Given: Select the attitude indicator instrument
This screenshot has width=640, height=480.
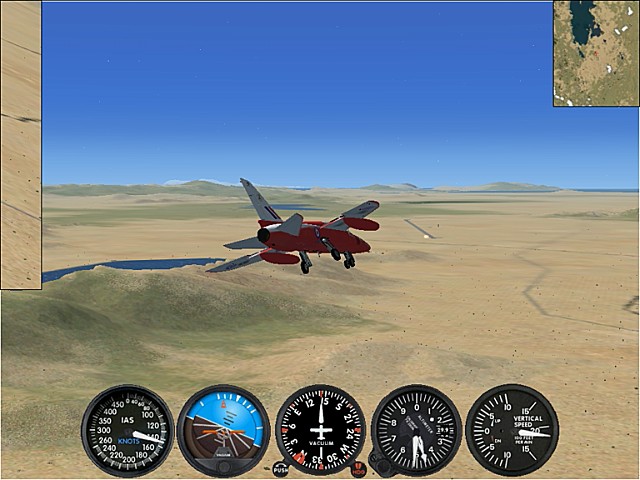Looking at the screenshot, I should pyautogui.click(x=223, y=431).
